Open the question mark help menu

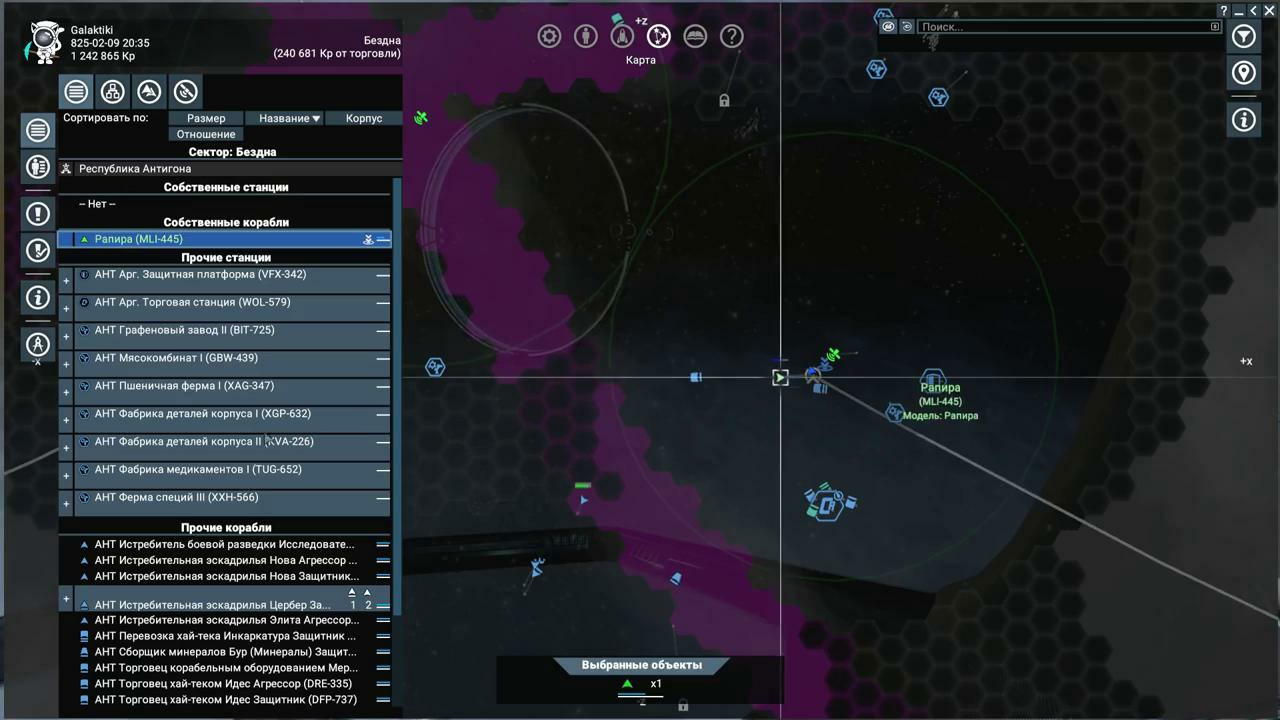coord(732,37)
